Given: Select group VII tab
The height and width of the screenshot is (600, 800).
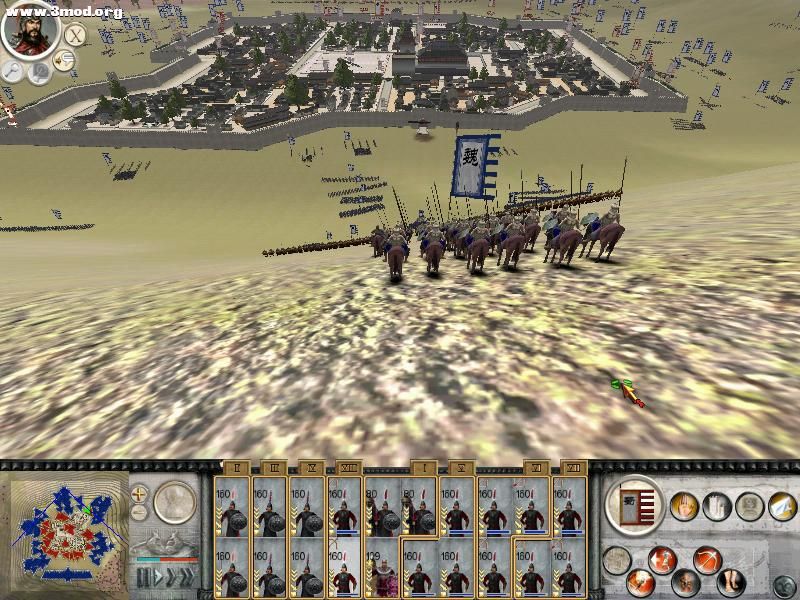Looking at the screenshot, I should tap(572, 467).
